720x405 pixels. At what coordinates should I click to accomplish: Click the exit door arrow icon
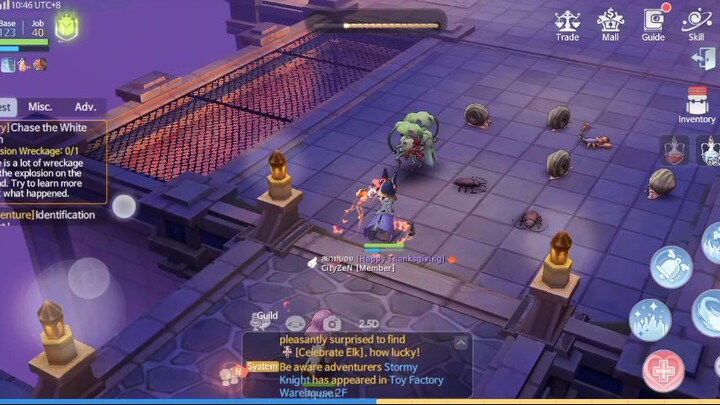[703, 59]
